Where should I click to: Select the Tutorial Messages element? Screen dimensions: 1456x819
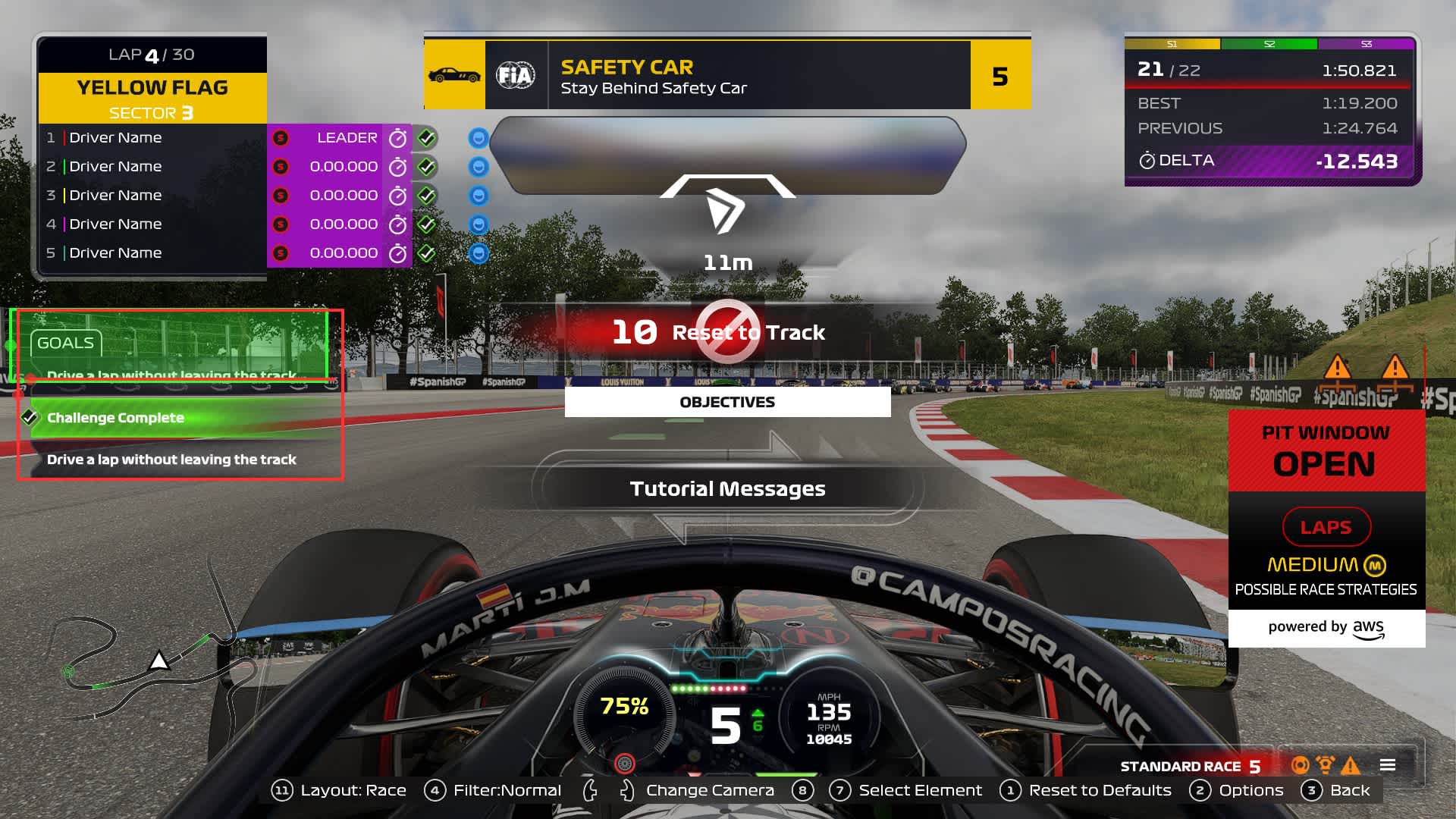[726, 489]
